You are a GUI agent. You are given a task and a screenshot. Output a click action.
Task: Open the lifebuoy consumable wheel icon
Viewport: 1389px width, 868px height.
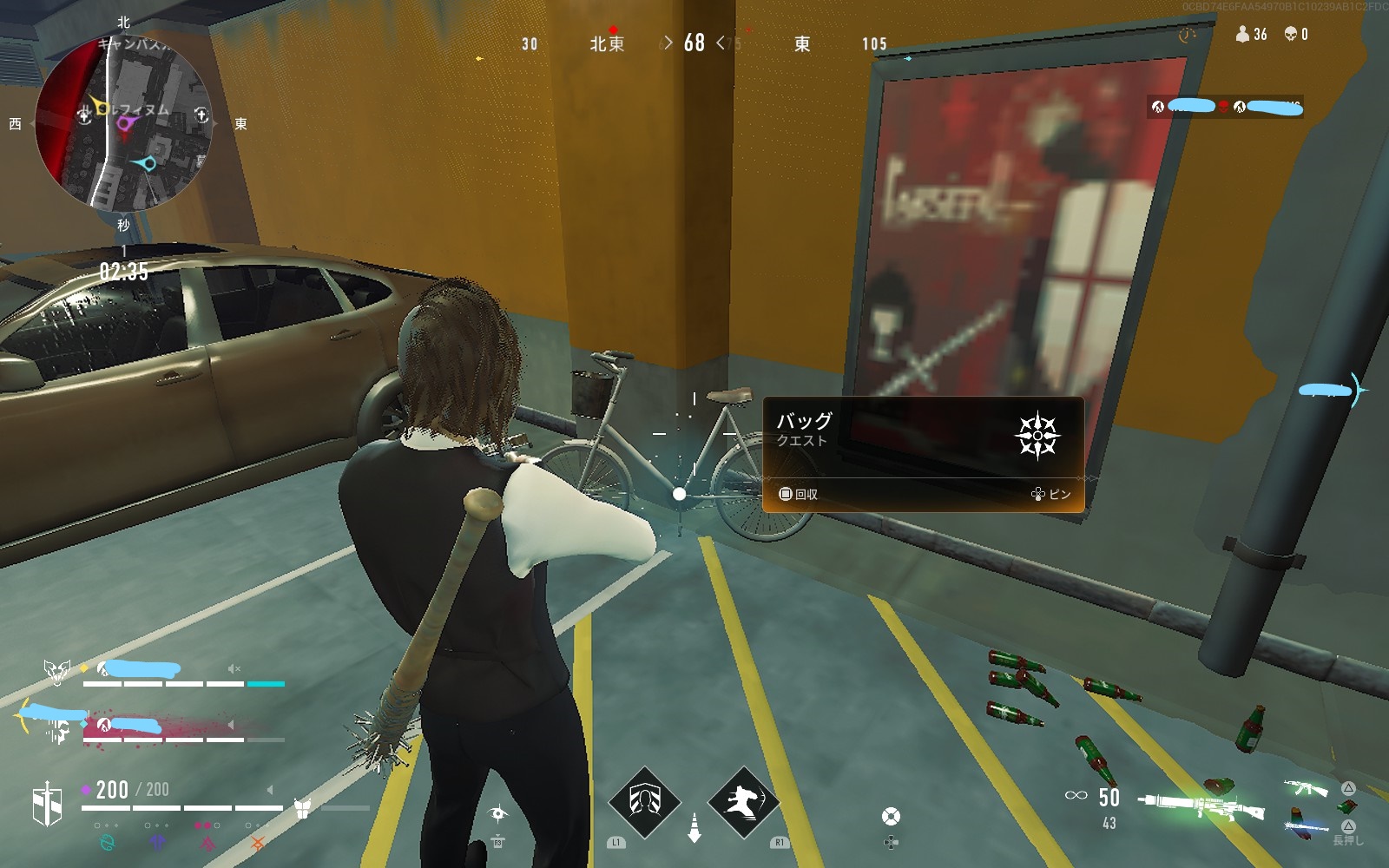891,817
